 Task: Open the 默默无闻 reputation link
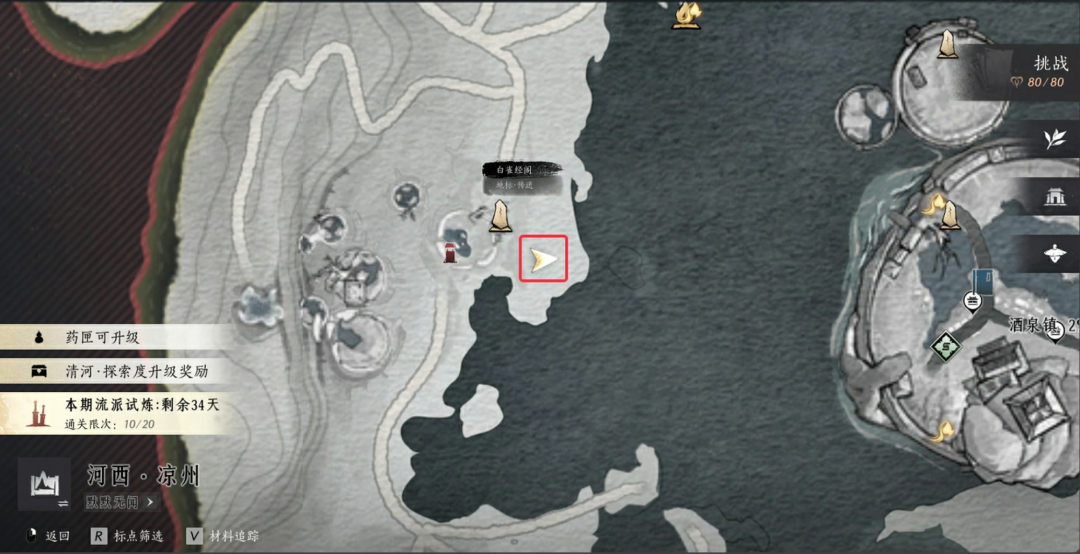pos(120,502)
